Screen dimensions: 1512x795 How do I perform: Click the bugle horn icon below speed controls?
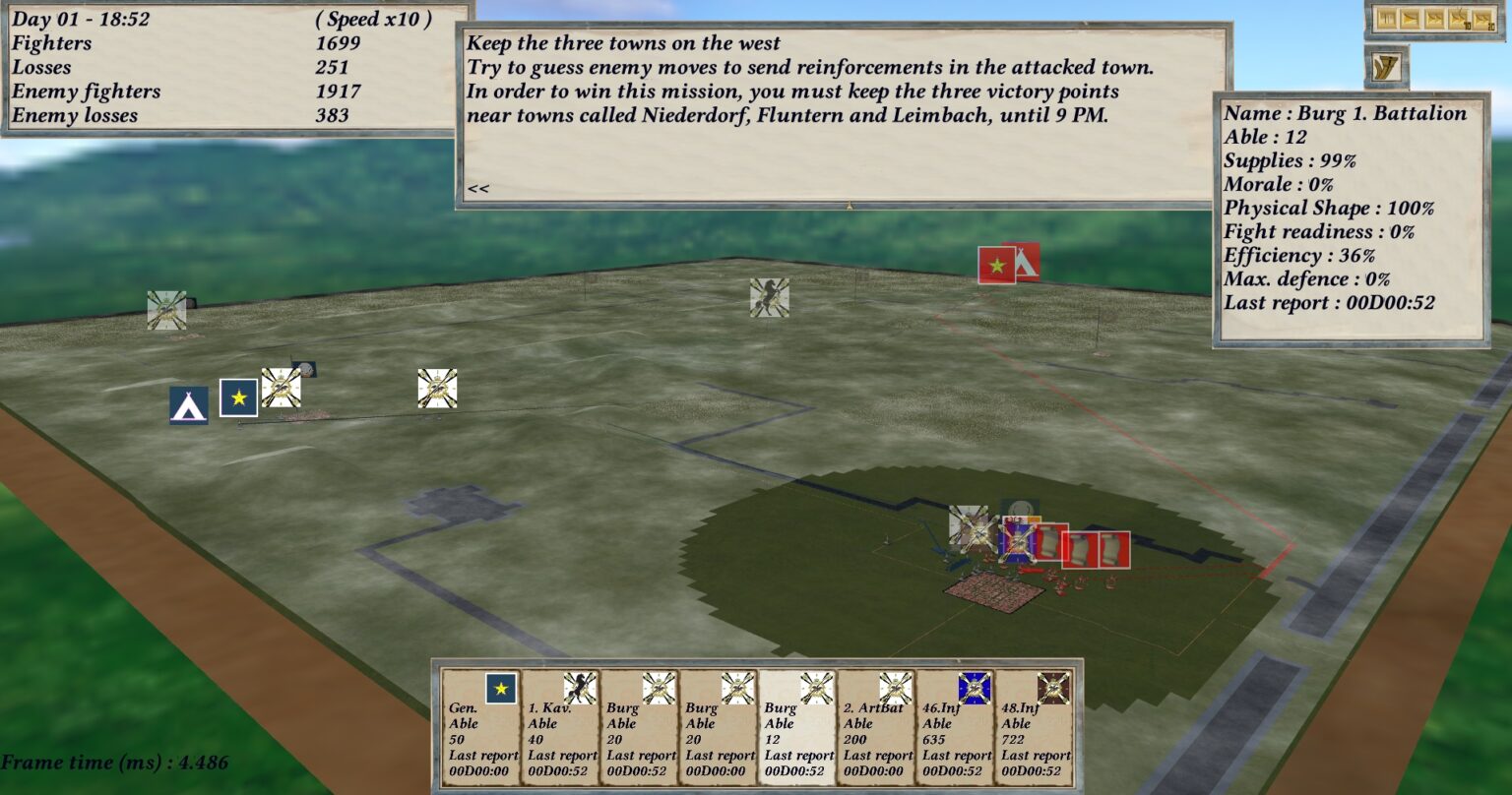1386,67
